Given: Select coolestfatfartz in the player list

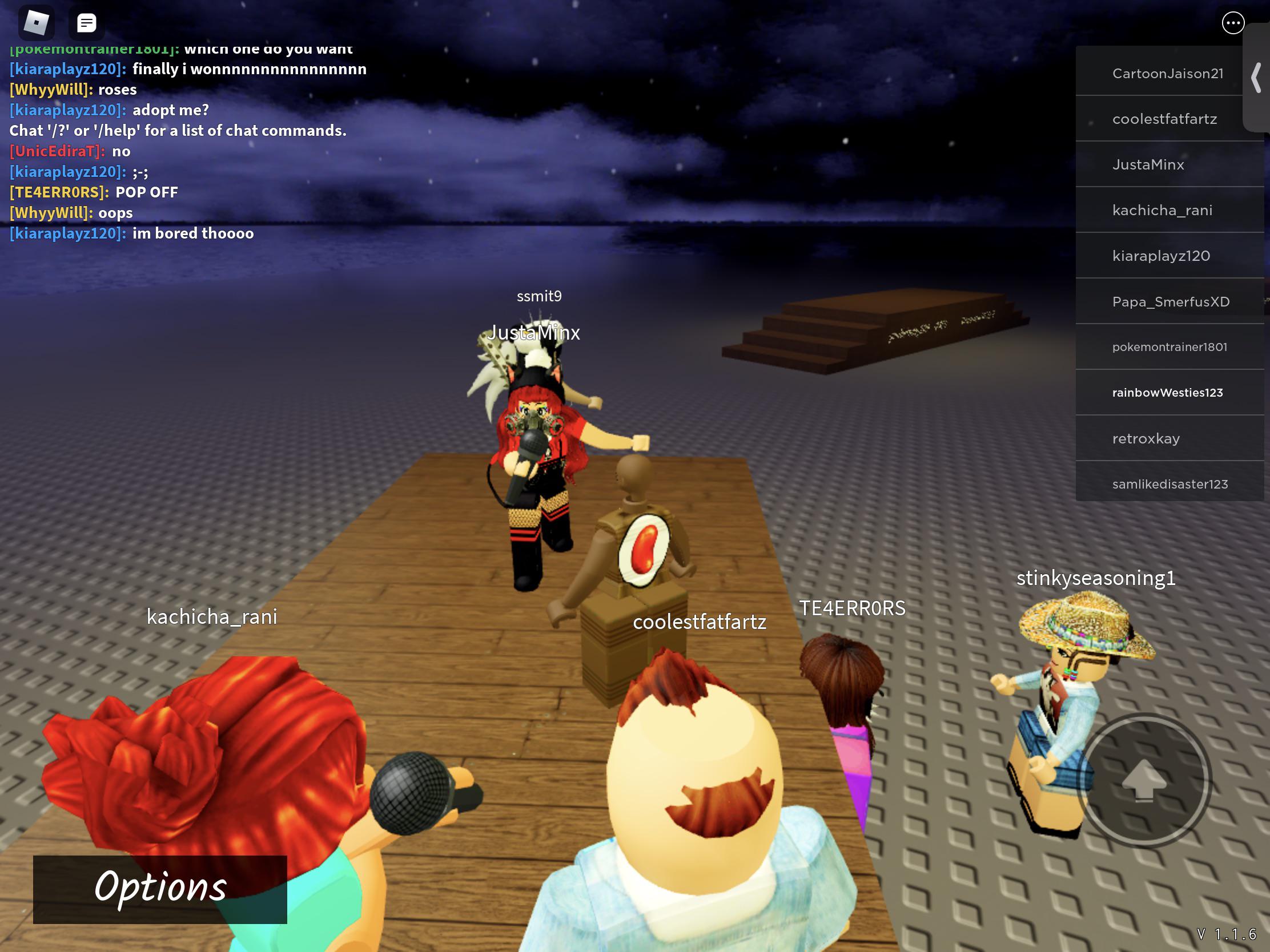Looking at the screenshot, I should point(1169,118).
